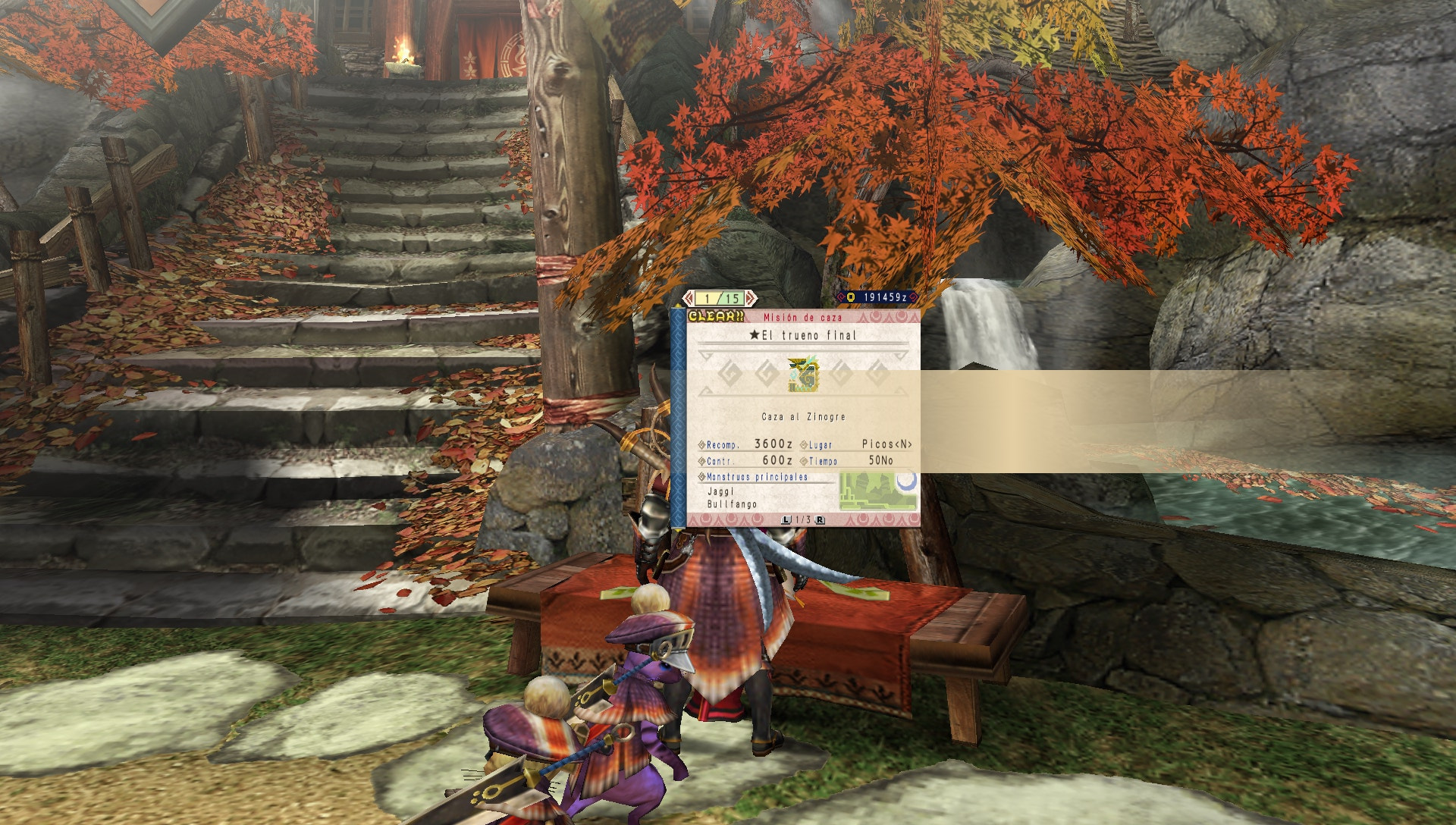Click the Caza al Zinogre objective text
The image size is (1456, 825).
pos(804,416)
